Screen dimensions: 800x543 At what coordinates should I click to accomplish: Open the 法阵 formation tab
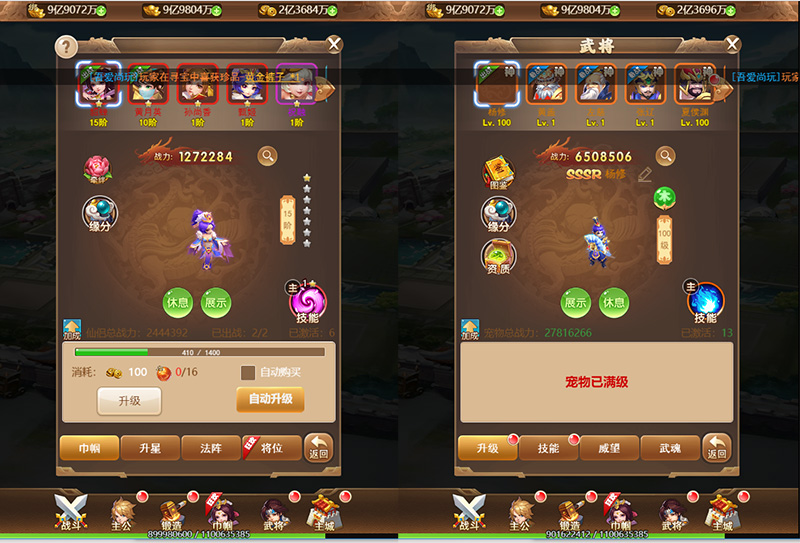coord(210,448)
